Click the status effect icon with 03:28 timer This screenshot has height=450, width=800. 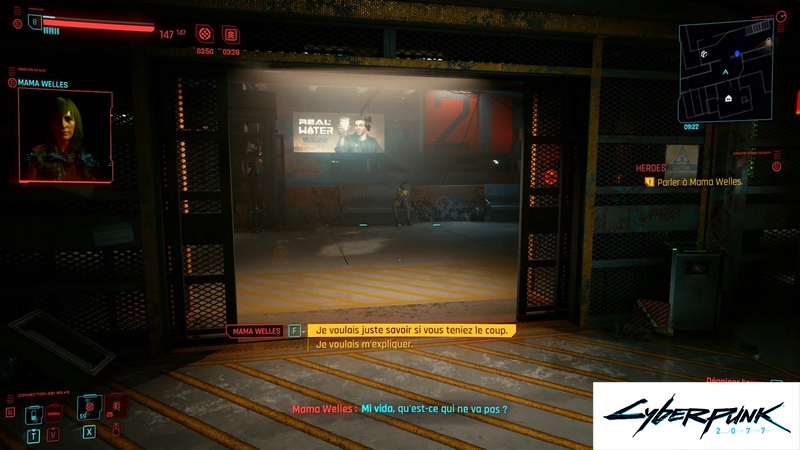[230, 34]
